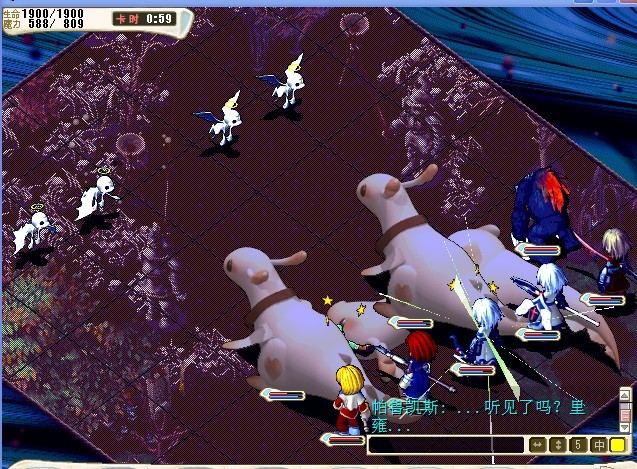
Task: Open the yellow chat color swatch
Action: coord(618,445)
